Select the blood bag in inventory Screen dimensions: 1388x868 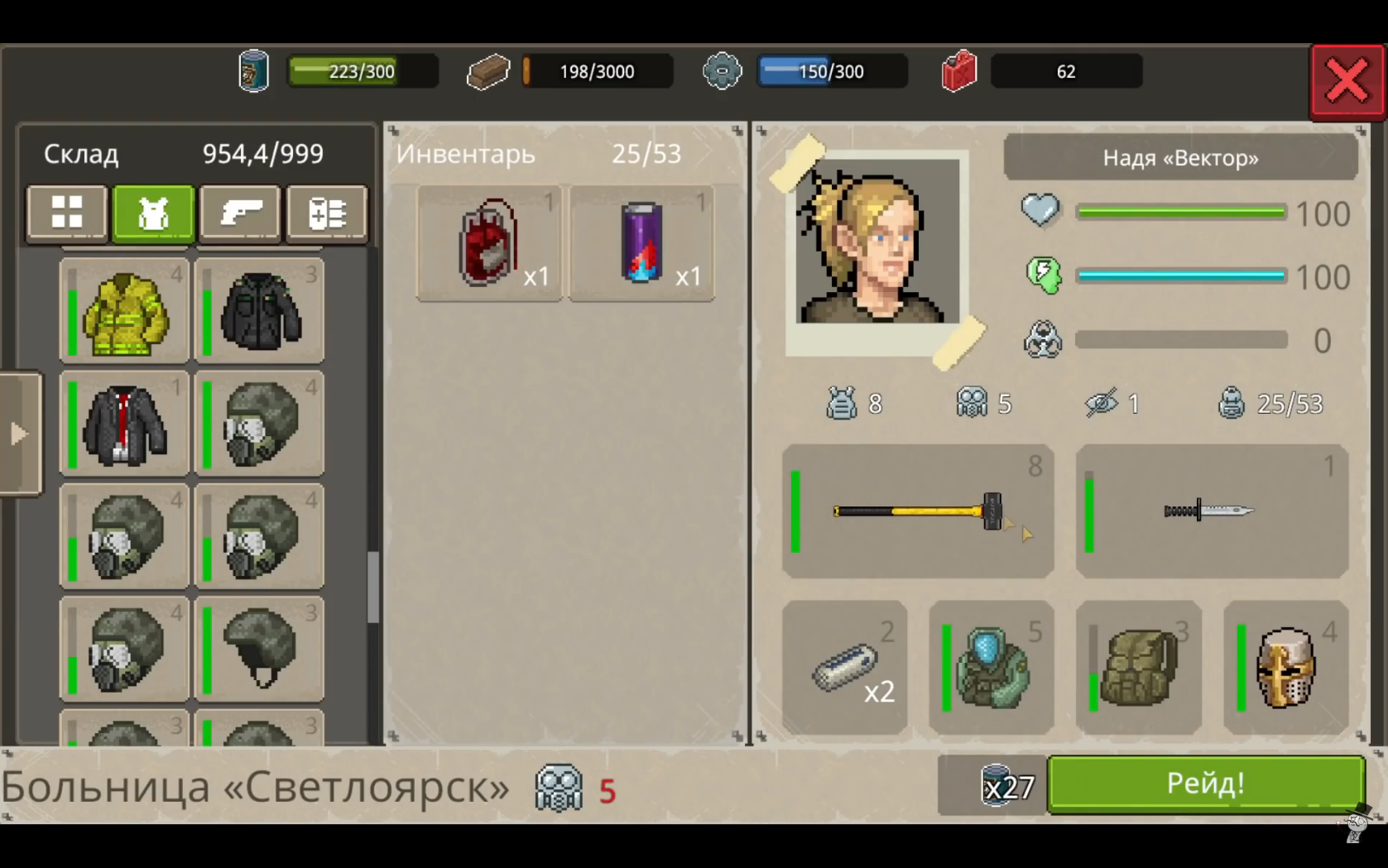pos(489,243)
